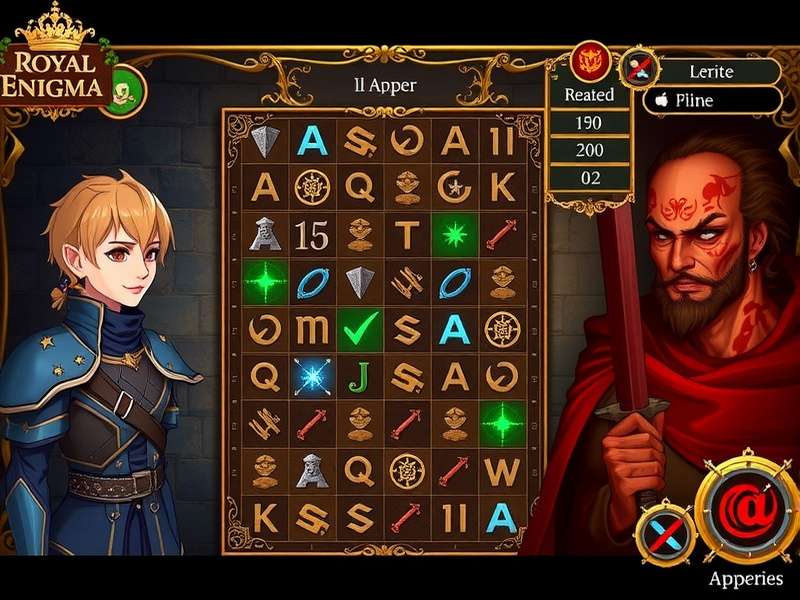Choose the lowercase m tile
This screenshot has height=600, width=800.
point(312,327)
